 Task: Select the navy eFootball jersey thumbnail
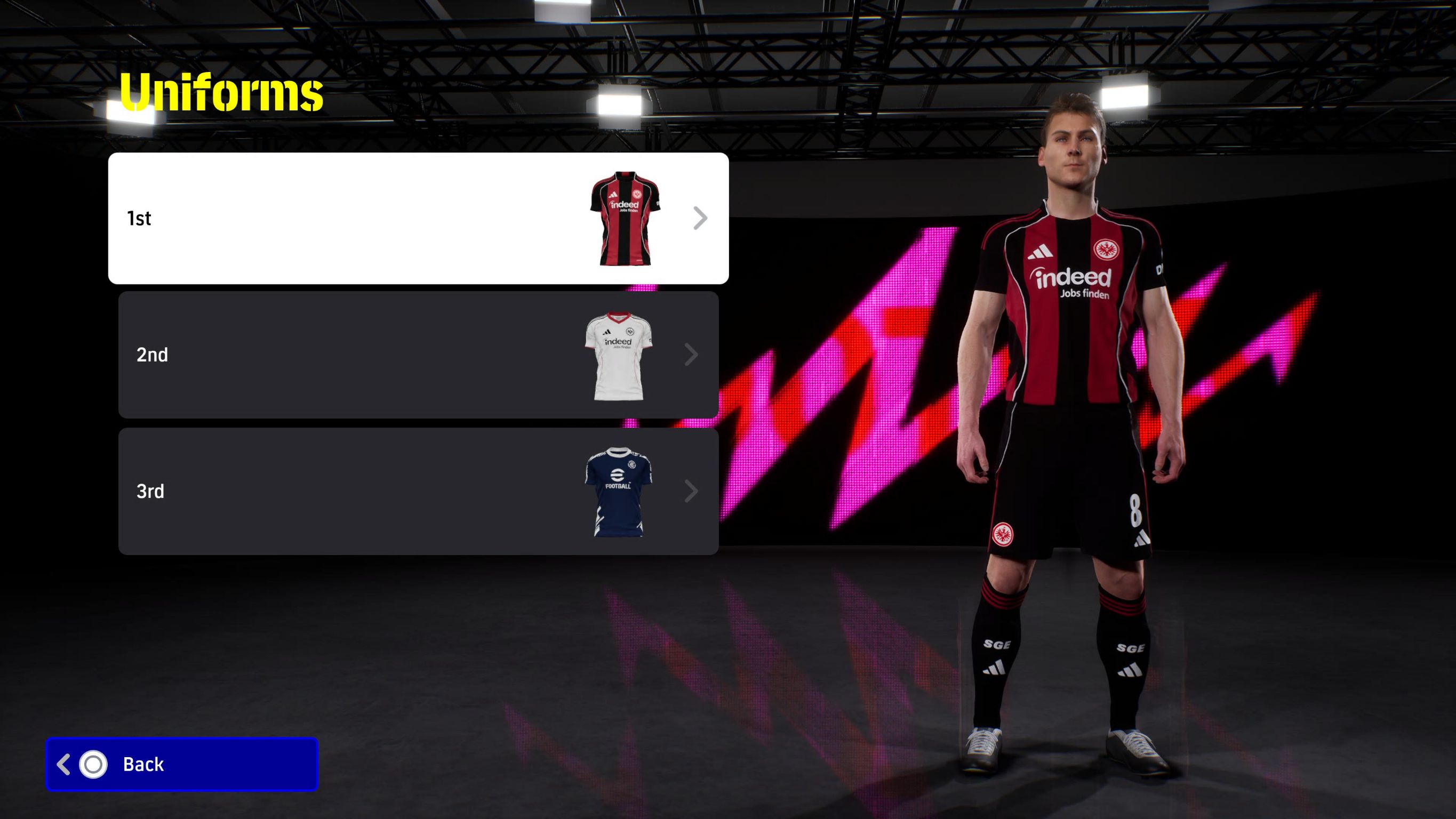coord(618,492)
